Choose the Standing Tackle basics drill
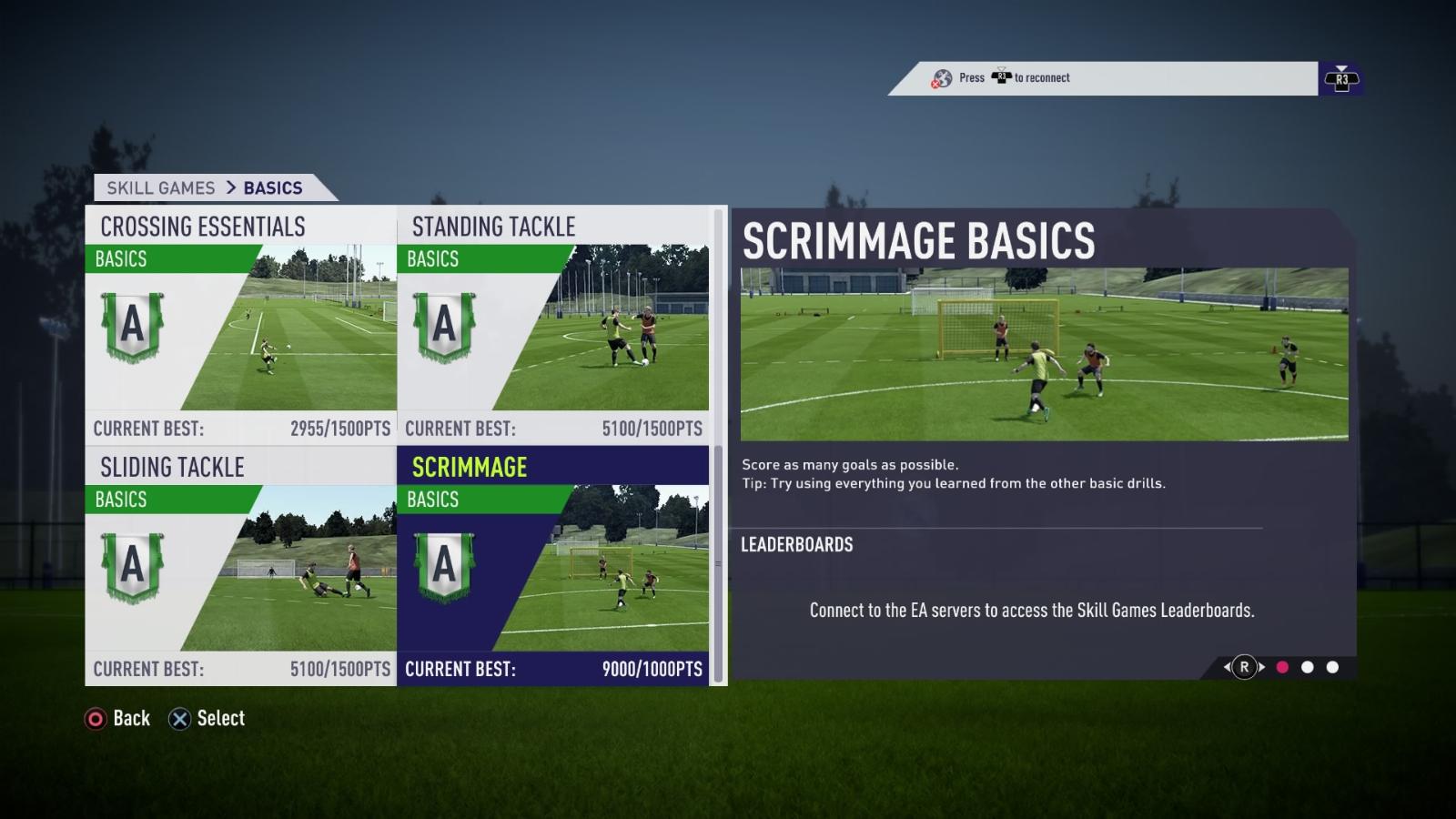Screen dimensions: 1456x819 pos(553,325)
